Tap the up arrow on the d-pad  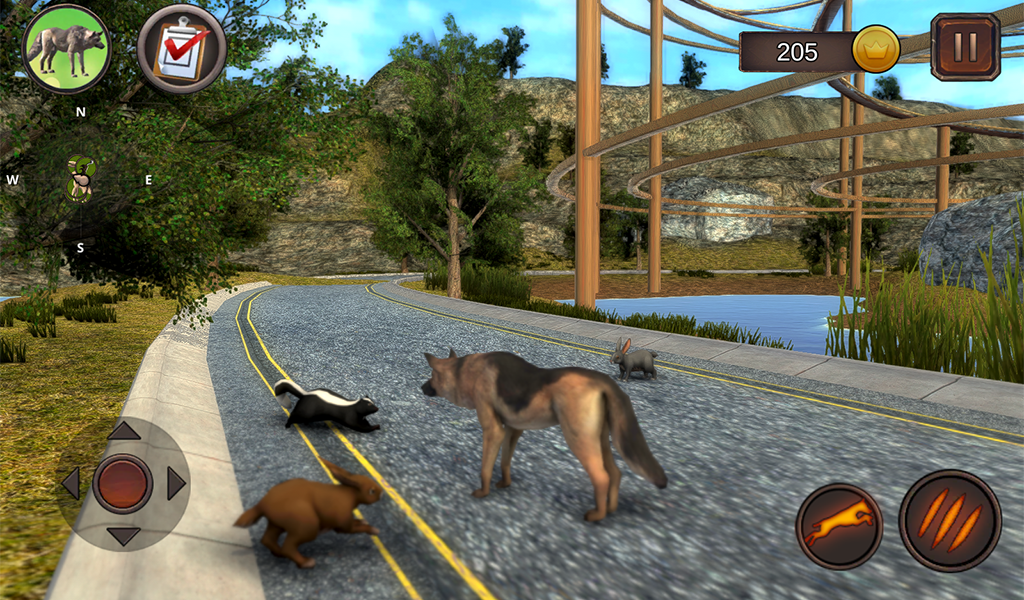click(x=123, y=431)
